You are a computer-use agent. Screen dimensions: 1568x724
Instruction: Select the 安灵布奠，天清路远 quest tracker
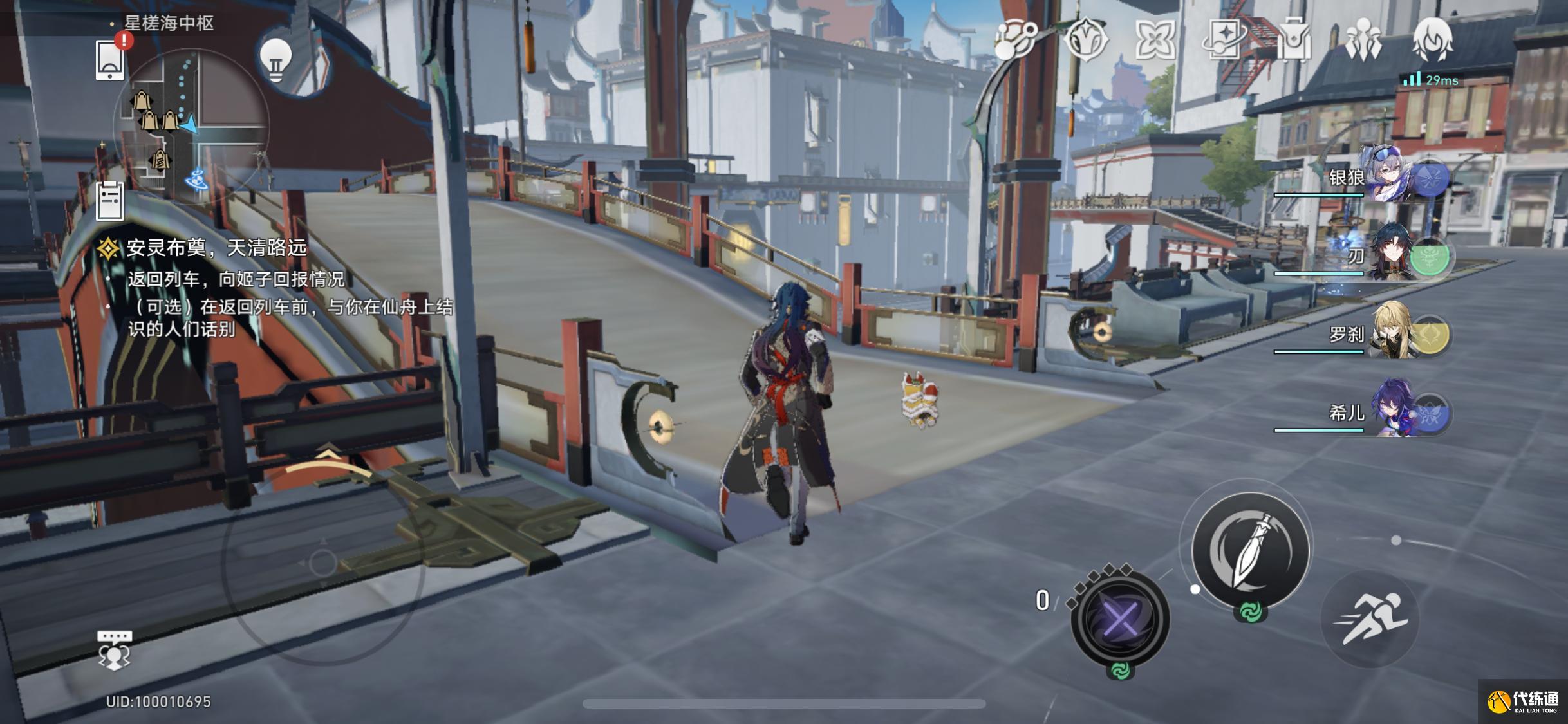pos(216,248)
